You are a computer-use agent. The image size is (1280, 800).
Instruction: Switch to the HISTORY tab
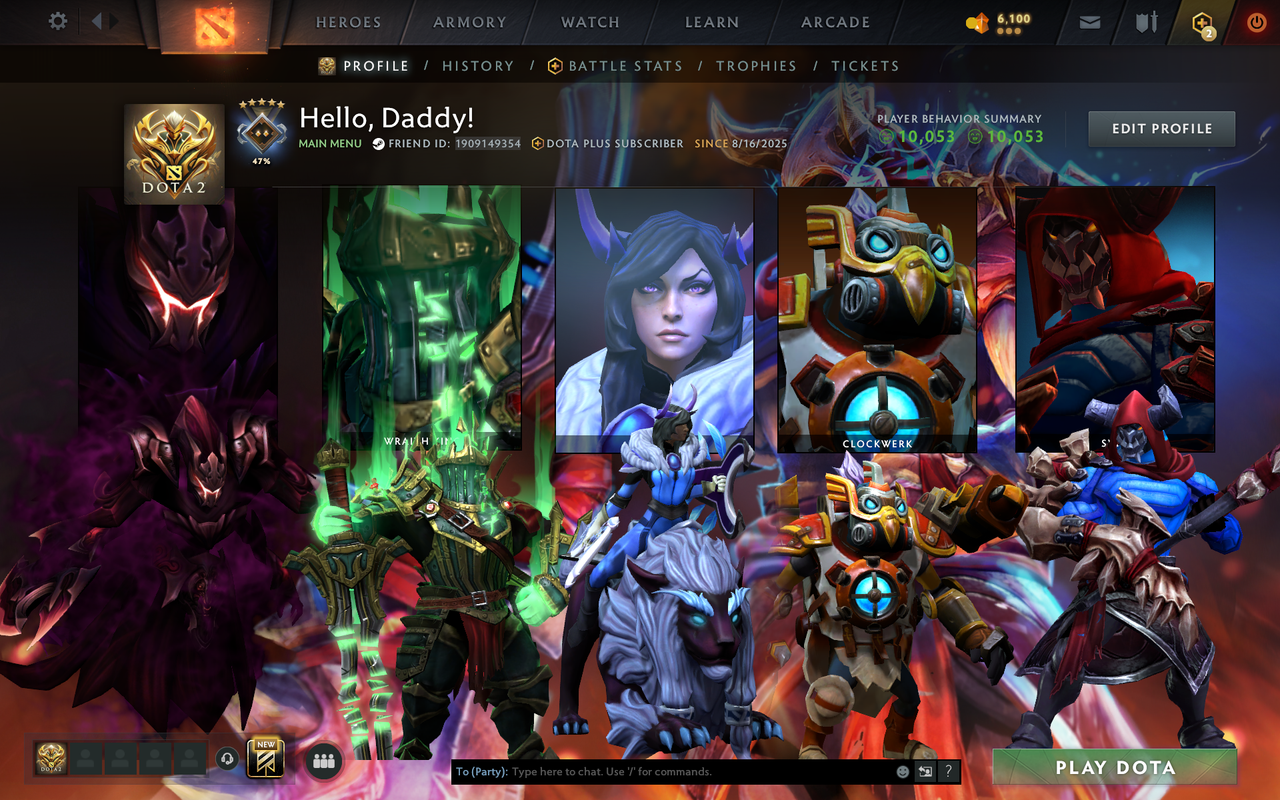pos(478,66)
